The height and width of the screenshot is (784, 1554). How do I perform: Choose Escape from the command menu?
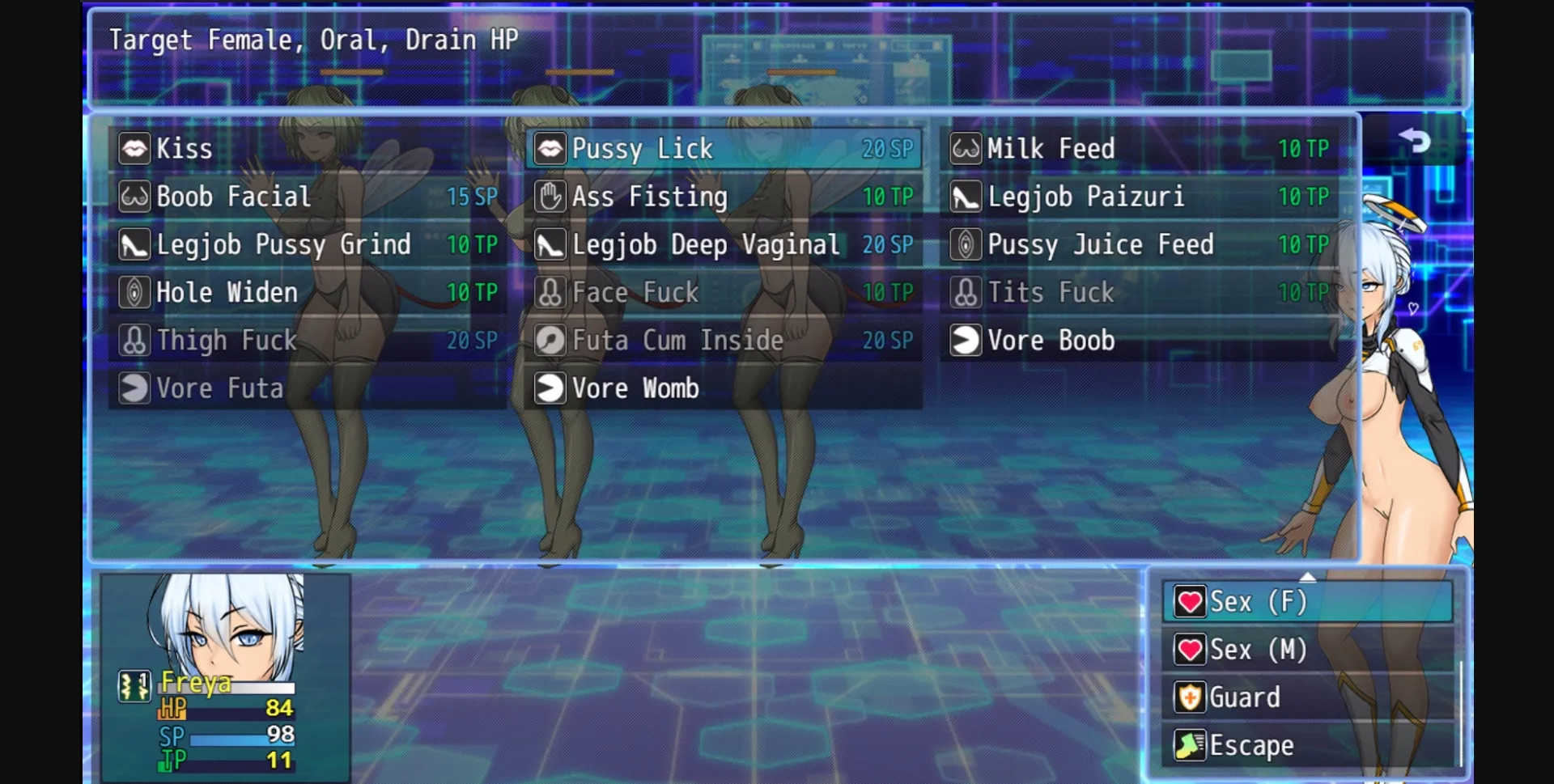(1250, 744)
